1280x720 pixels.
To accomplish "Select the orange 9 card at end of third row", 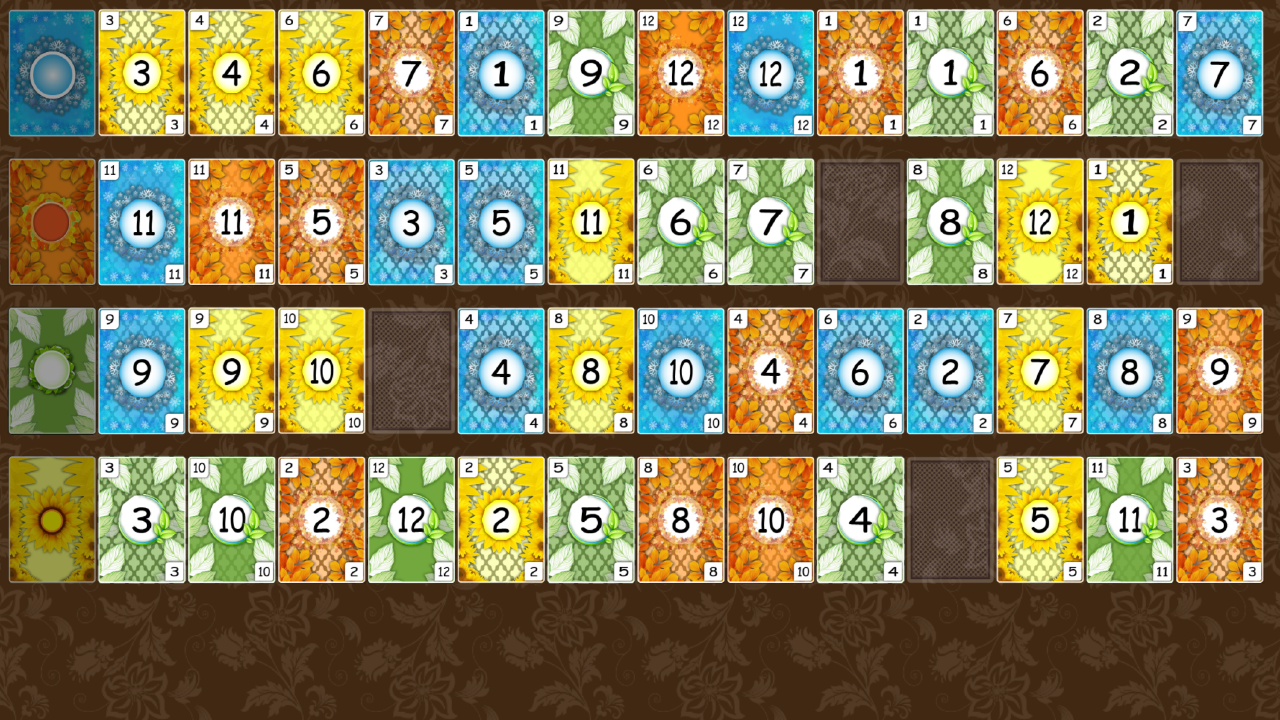I will pos(1219,370).
